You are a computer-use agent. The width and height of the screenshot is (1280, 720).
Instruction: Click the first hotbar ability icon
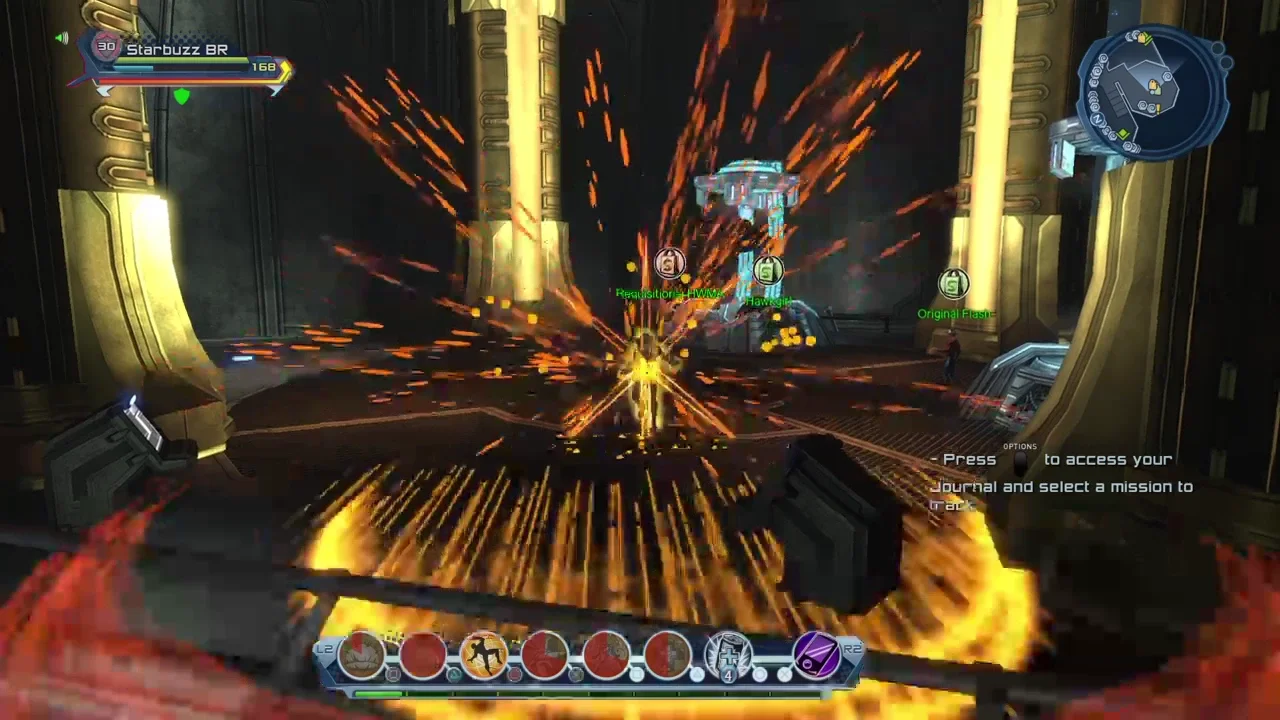point(362,654)
